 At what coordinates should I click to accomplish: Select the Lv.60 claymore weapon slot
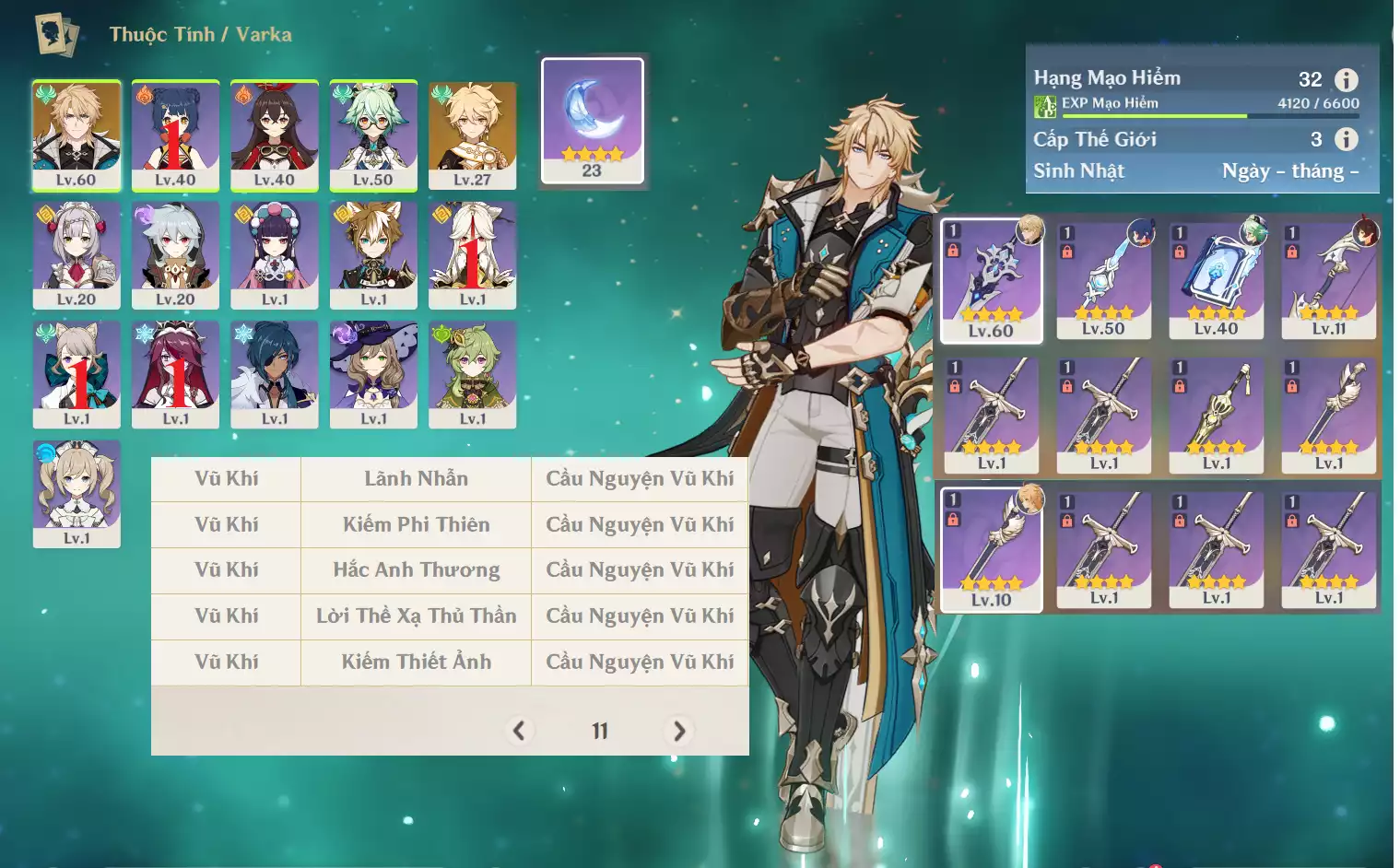coord(992,280)
